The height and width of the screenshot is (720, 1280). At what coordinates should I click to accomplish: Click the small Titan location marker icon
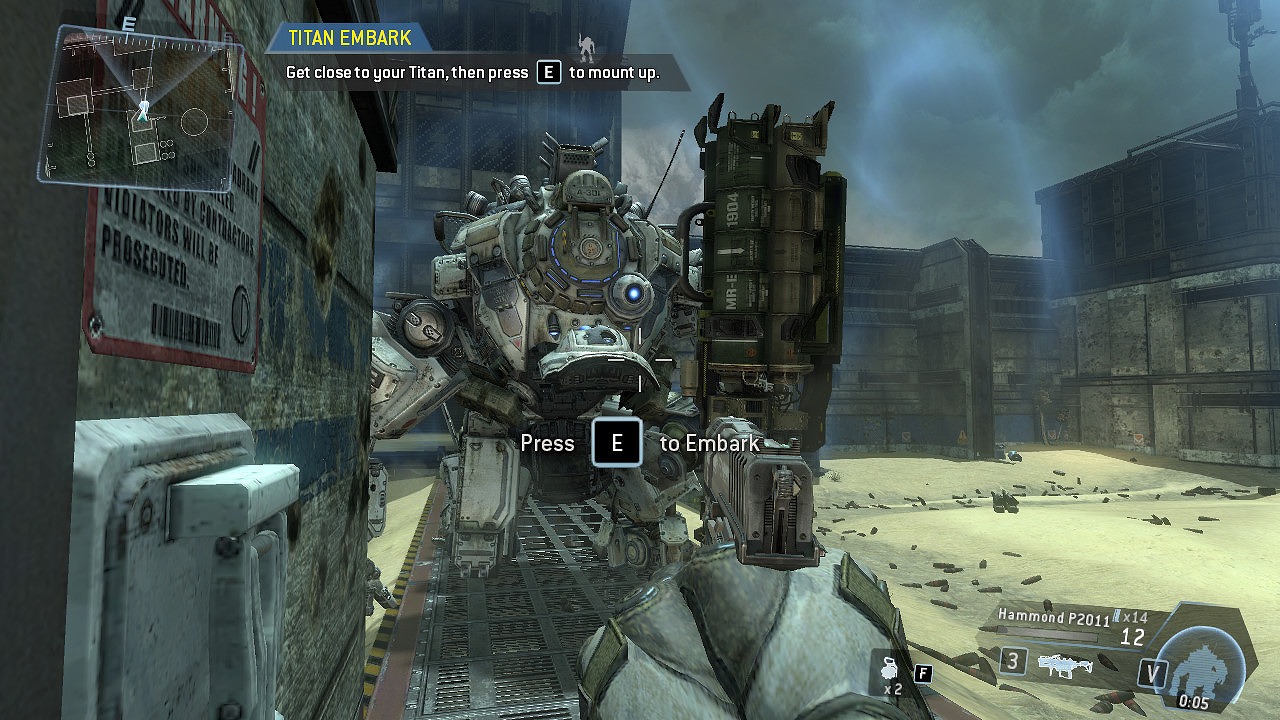(587, 46)
